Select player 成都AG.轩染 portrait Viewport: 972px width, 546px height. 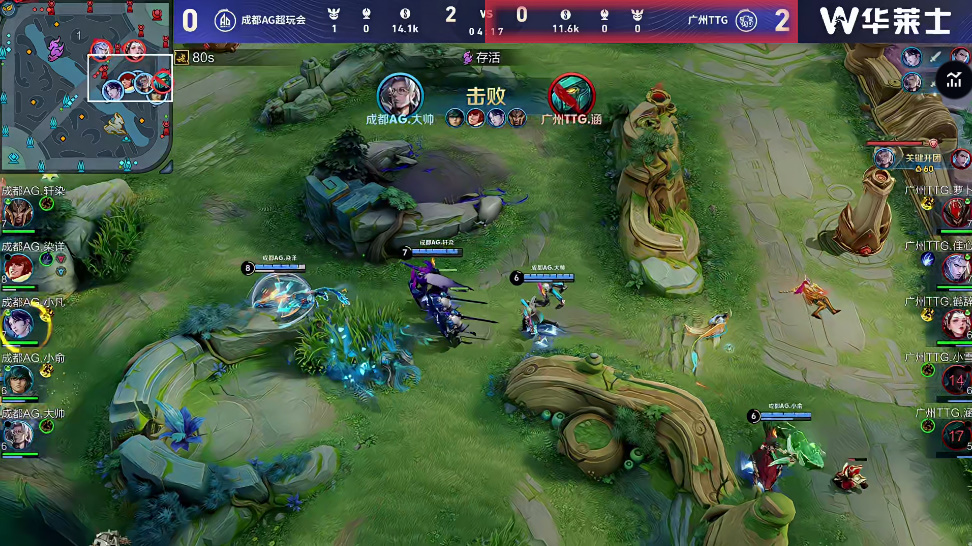[x=17, y=212]
